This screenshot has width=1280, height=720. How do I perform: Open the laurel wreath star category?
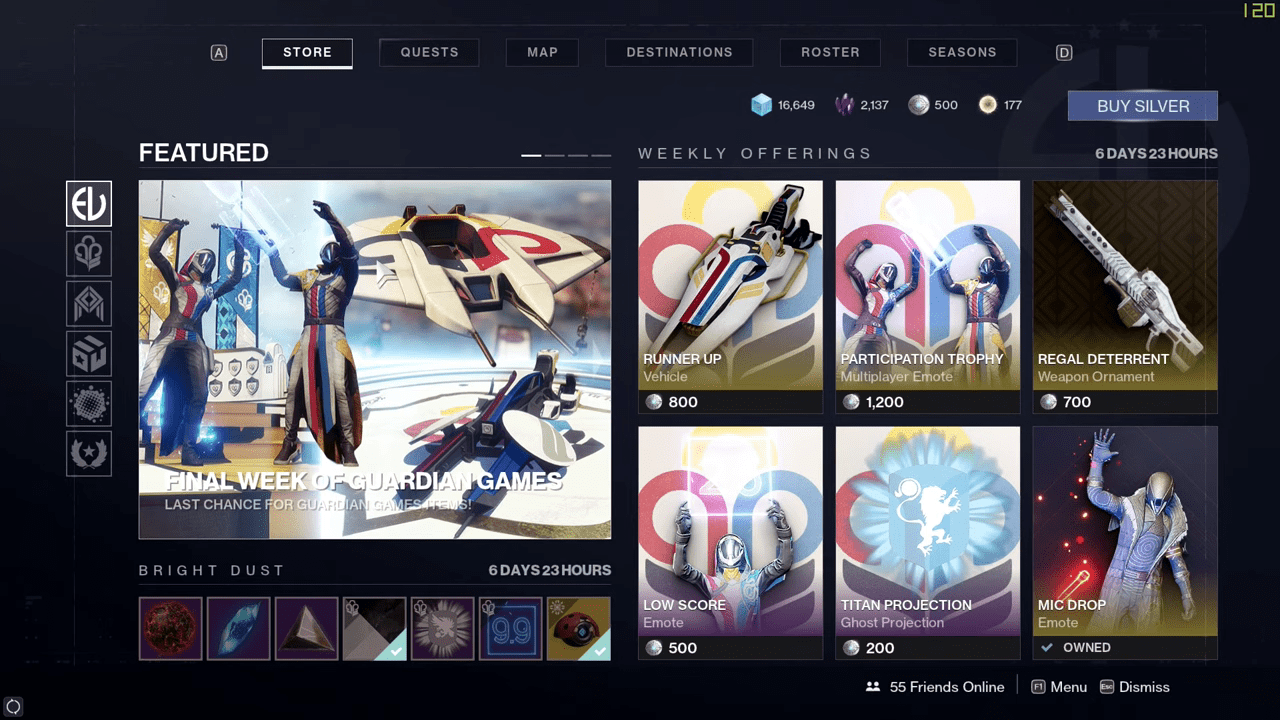(89, 453)
